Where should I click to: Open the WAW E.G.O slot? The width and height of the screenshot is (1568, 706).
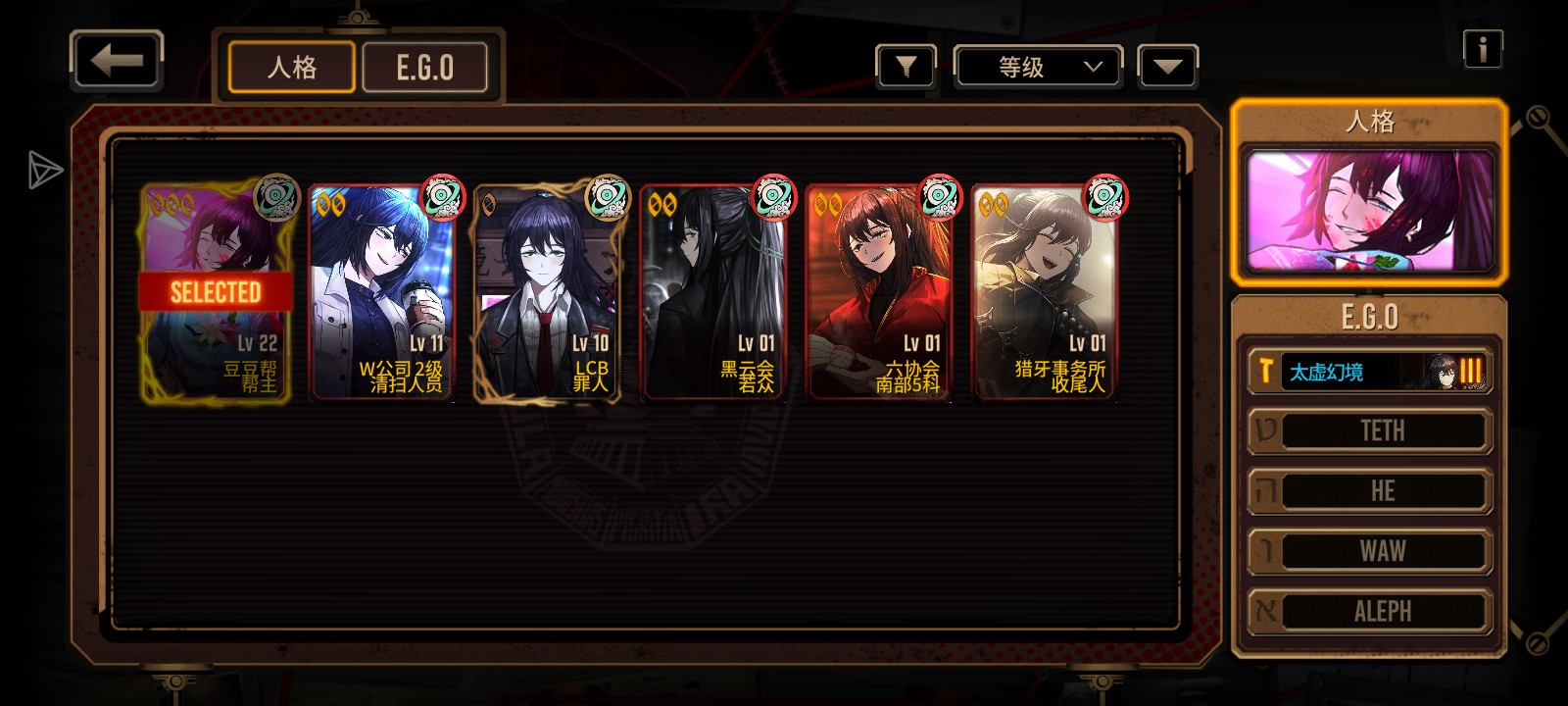tap(1369, 551)
